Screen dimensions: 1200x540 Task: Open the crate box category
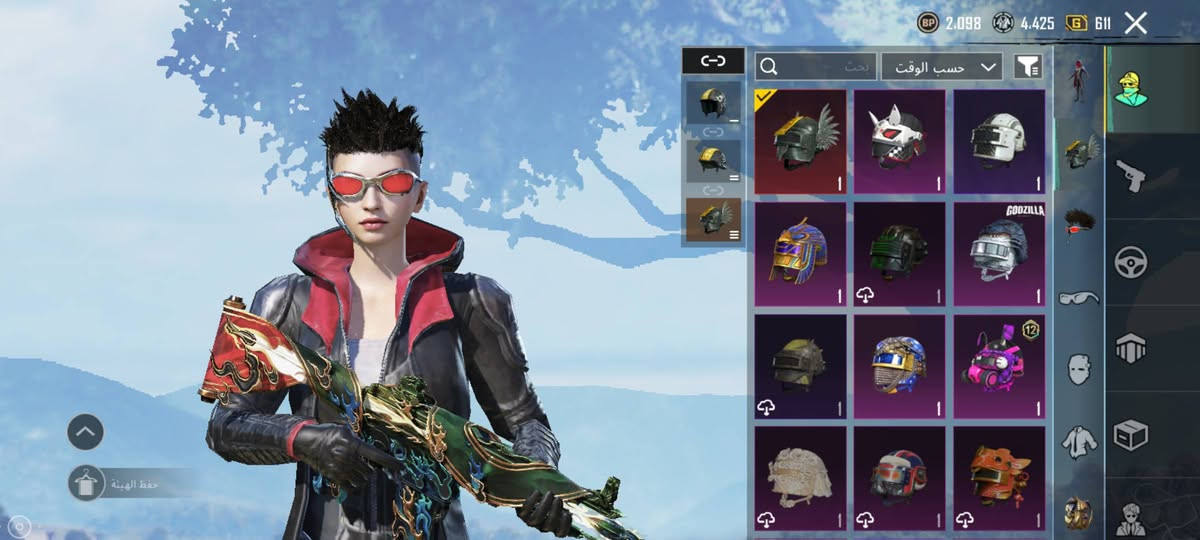[x=1131, y=435]
